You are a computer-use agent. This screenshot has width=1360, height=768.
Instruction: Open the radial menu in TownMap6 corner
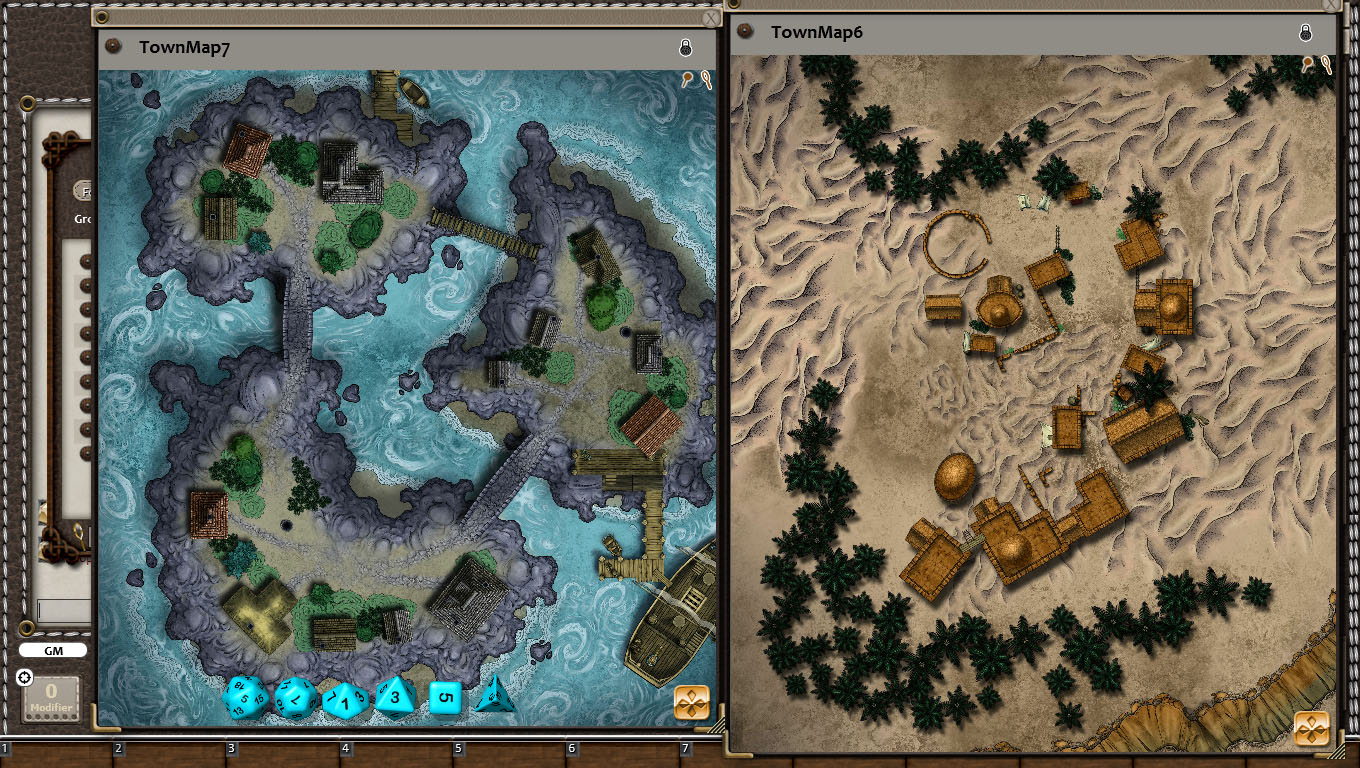[1310, 729]
